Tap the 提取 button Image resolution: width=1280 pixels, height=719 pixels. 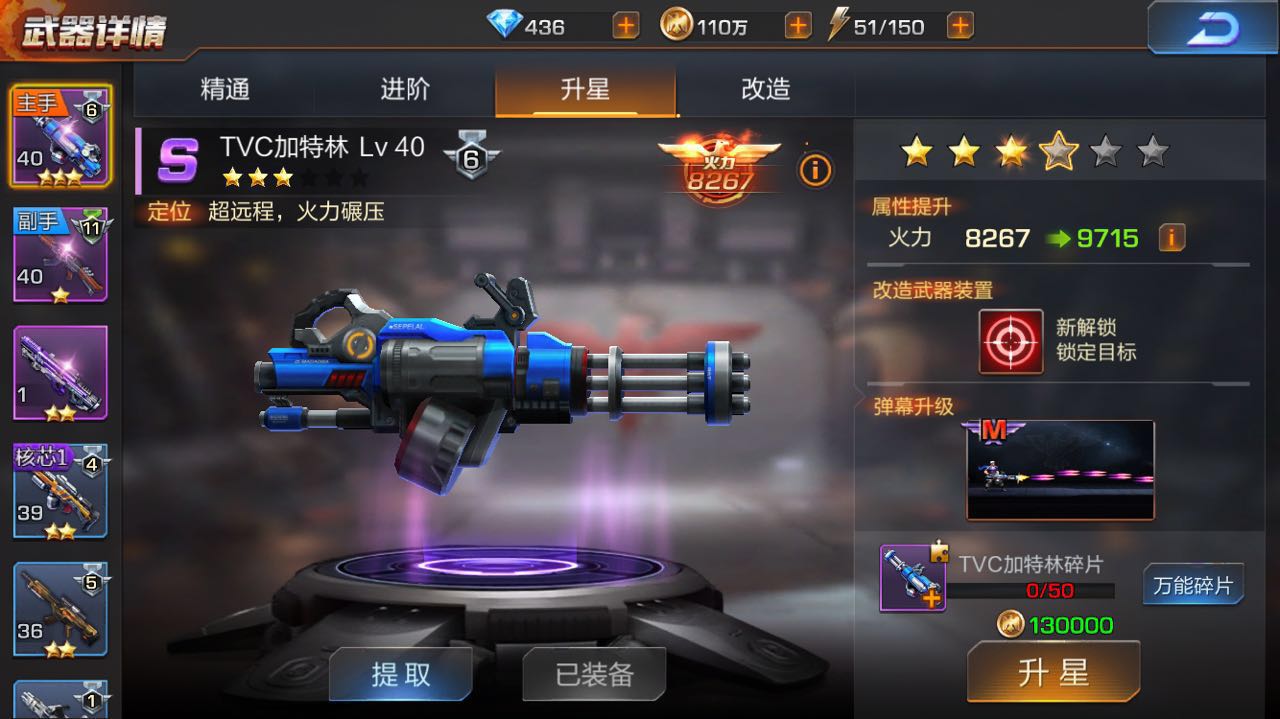tap(400, 674)
